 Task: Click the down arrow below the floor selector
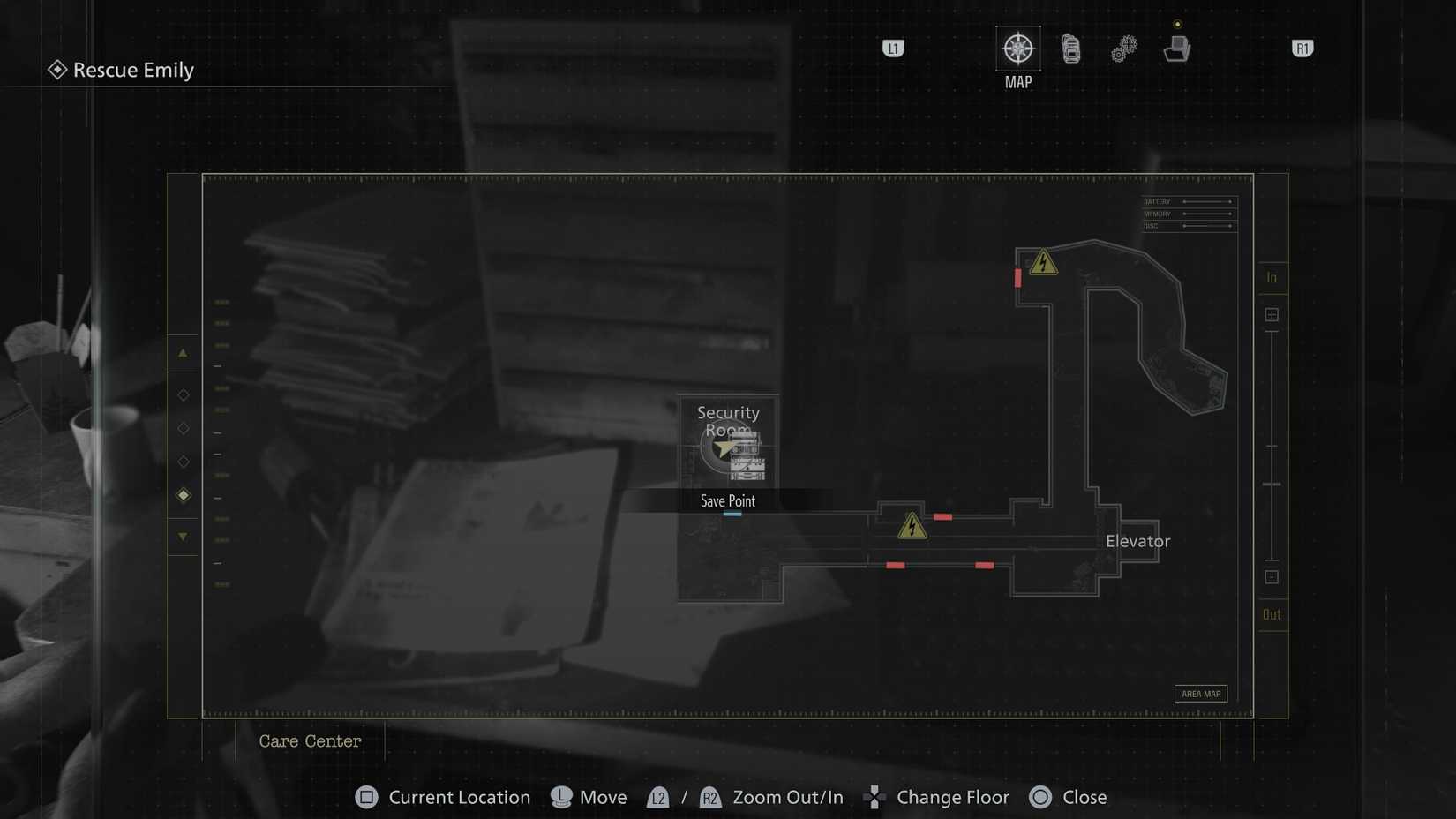184,536
